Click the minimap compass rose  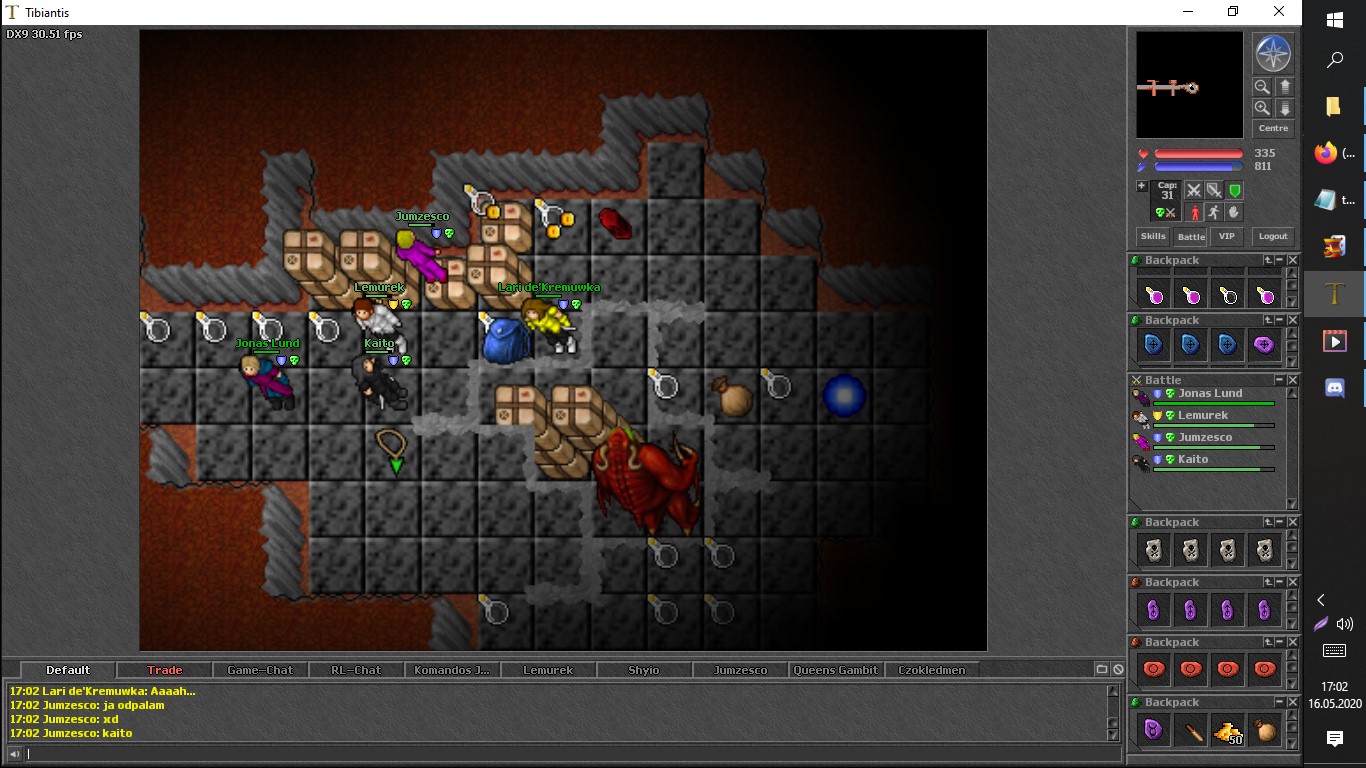point(1273,54)
